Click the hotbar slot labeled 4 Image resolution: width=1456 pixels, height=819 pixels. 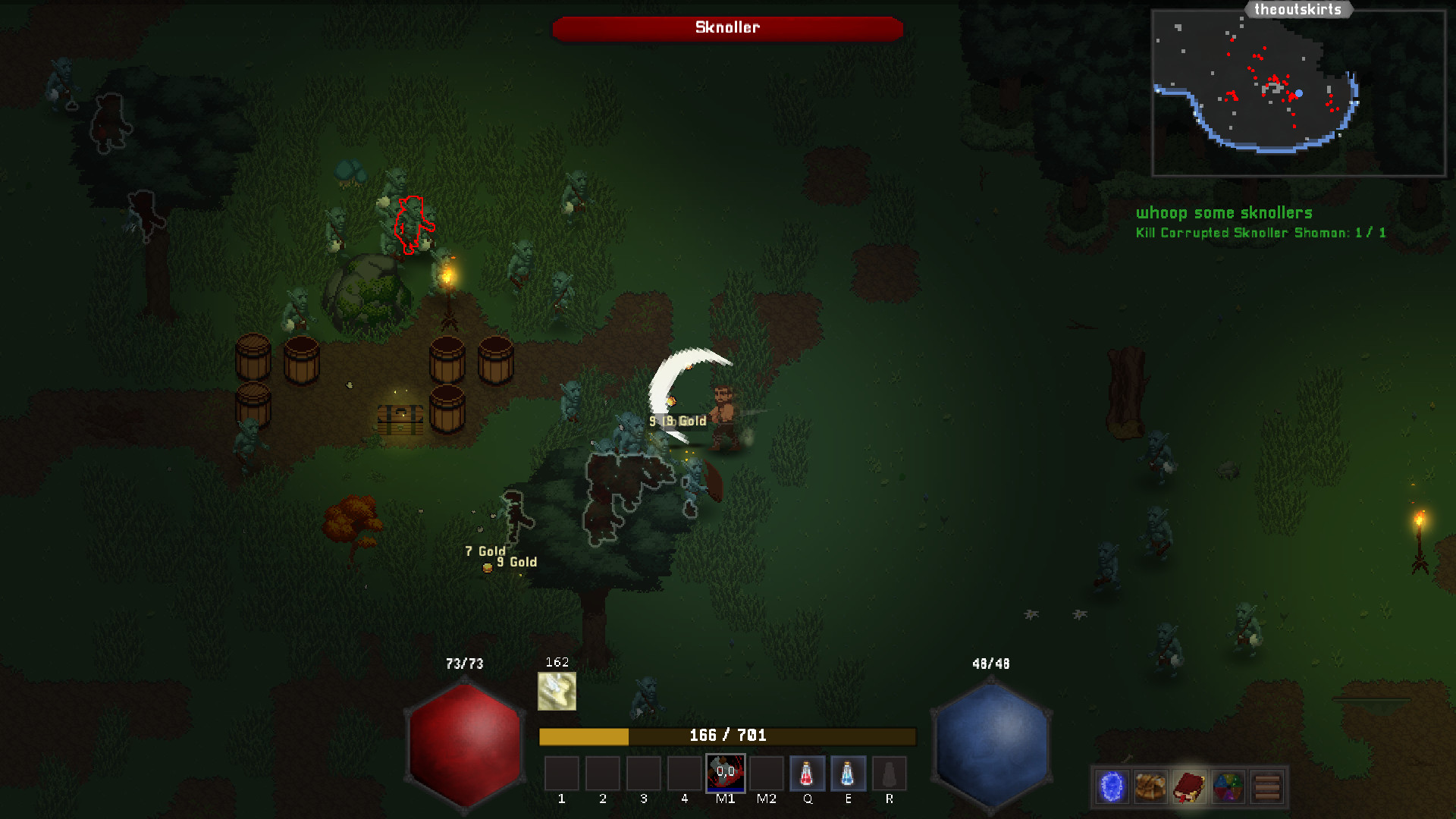[x=685, y=772]
